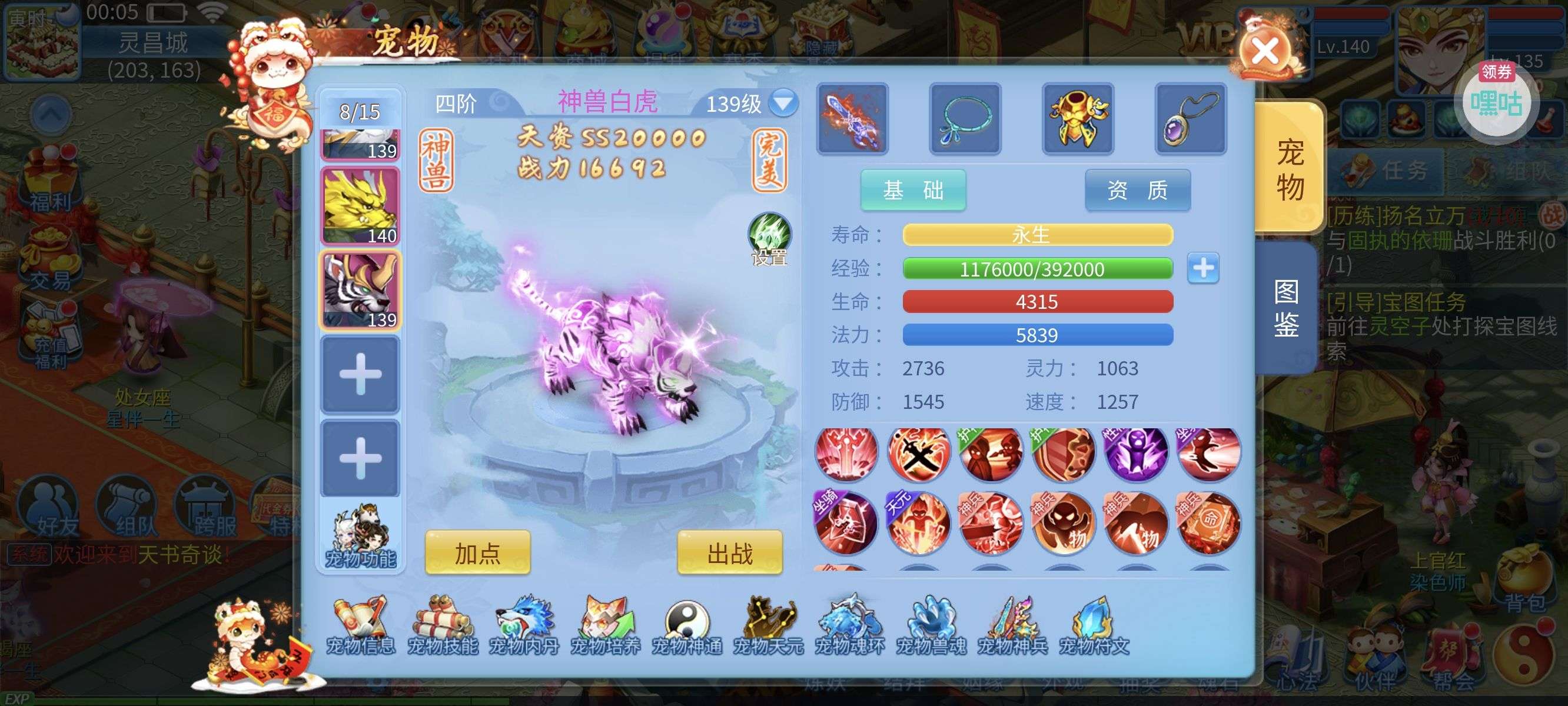Click the 加点 add points button
Screen dimensions: 1568x706
(477, 552)
